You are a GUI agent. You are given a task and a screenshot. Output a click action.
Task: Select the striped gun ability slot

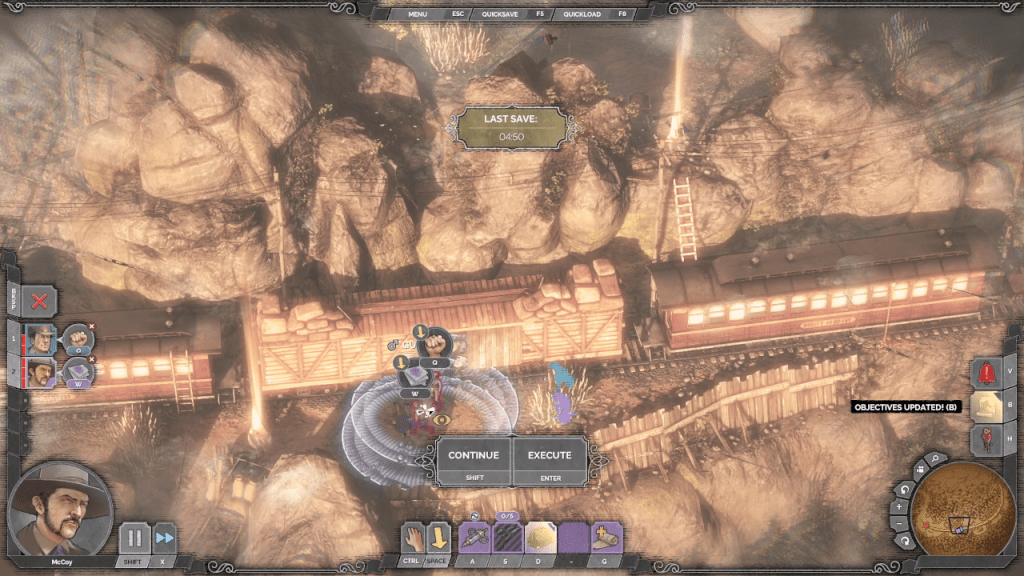[x=507, y=538]
